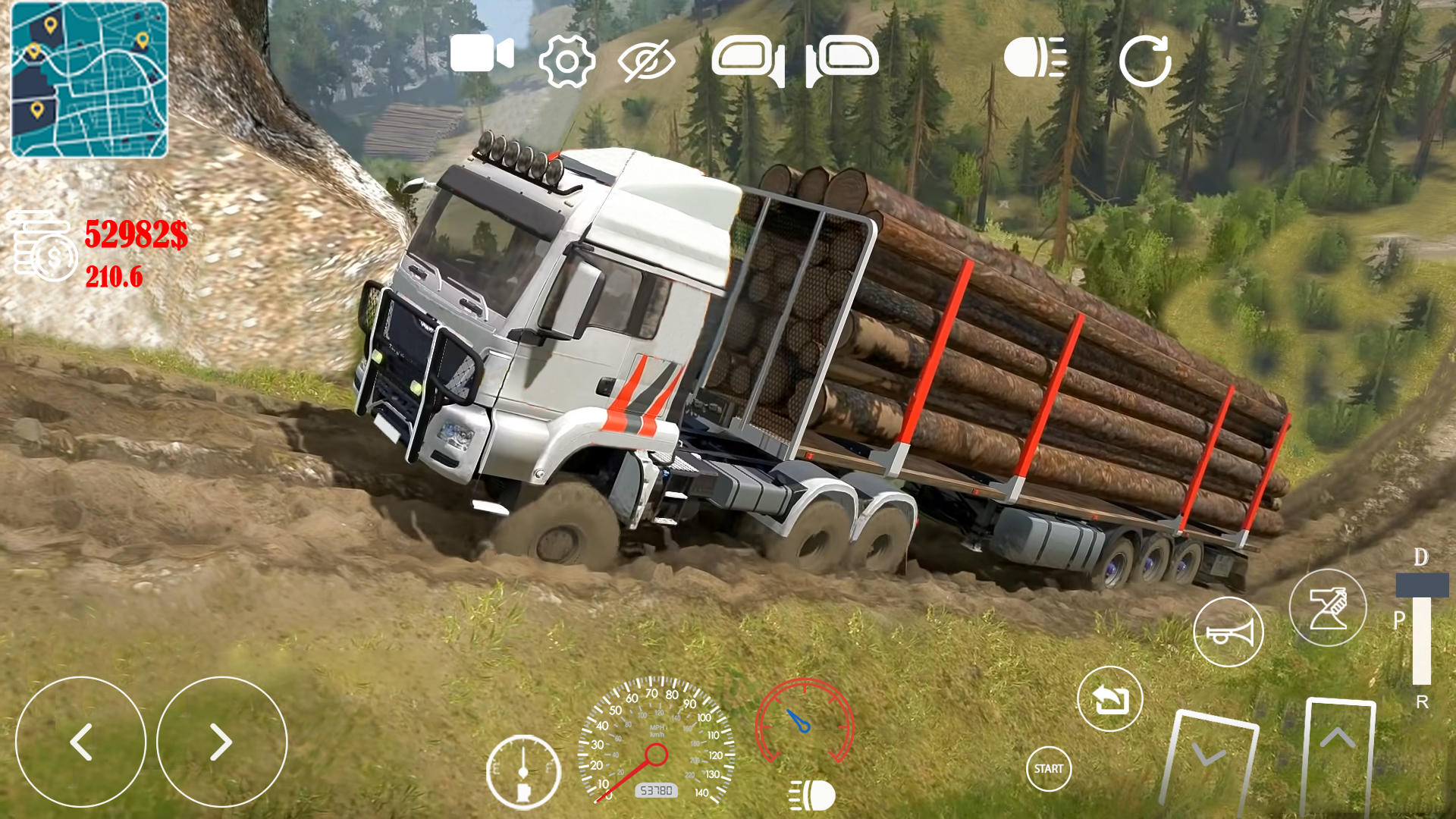The width and height of the screenshot is (1456, 819).
Task: Tap the square return-arrow button
Action: click(x=1109, y=699)
